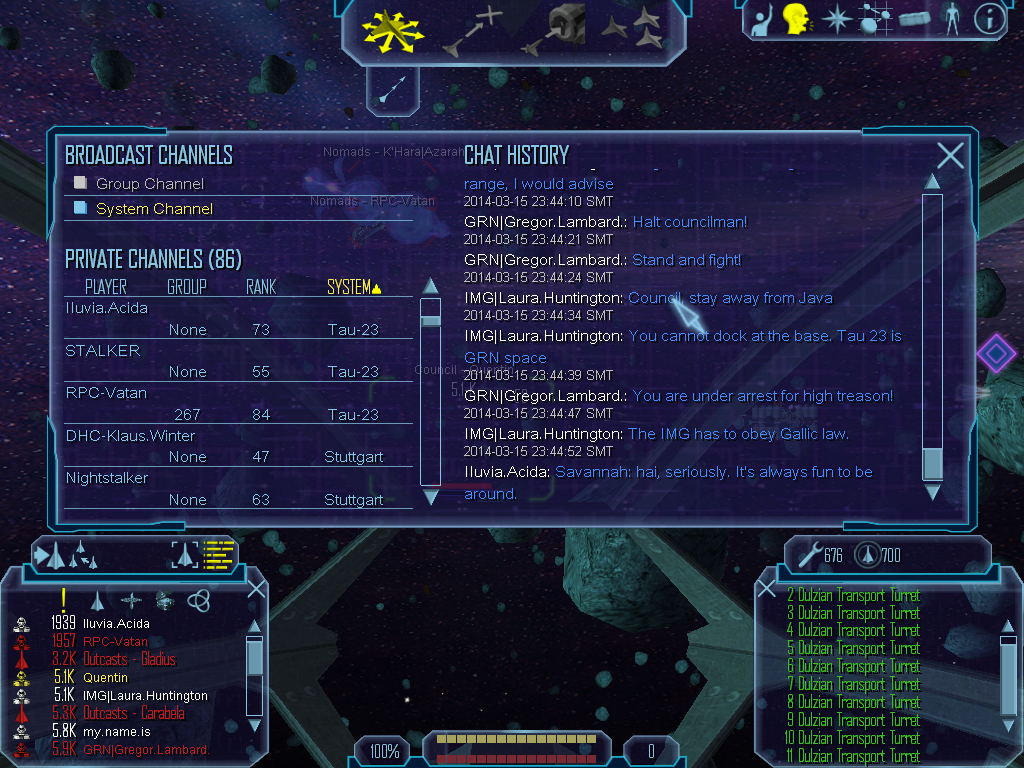Screen dimensions: 1024x768
Task: Sort private channels by the RANK column
Action: [x=261, y=288]
